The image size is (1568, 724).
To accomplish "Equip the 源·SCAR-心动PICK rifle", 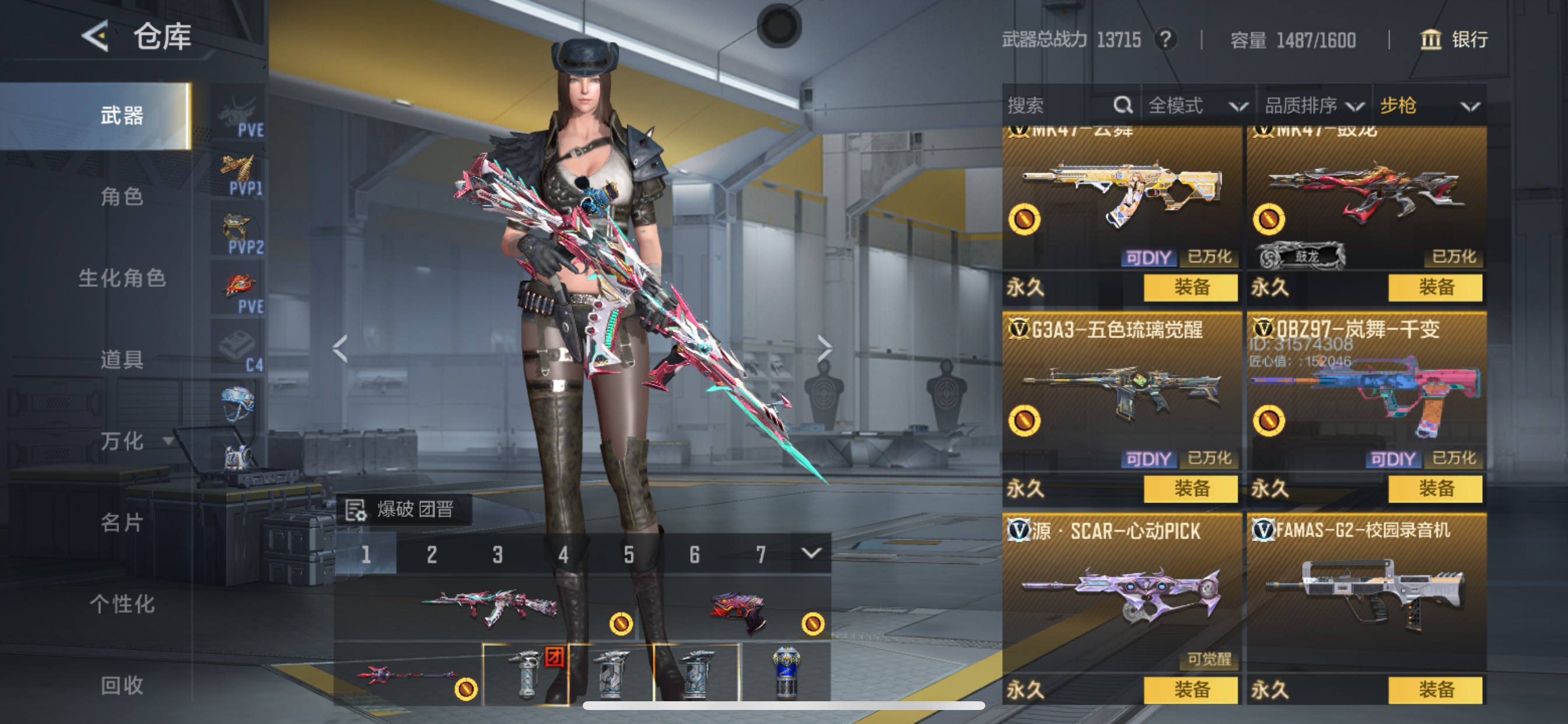I will (x=1191, y=690).
